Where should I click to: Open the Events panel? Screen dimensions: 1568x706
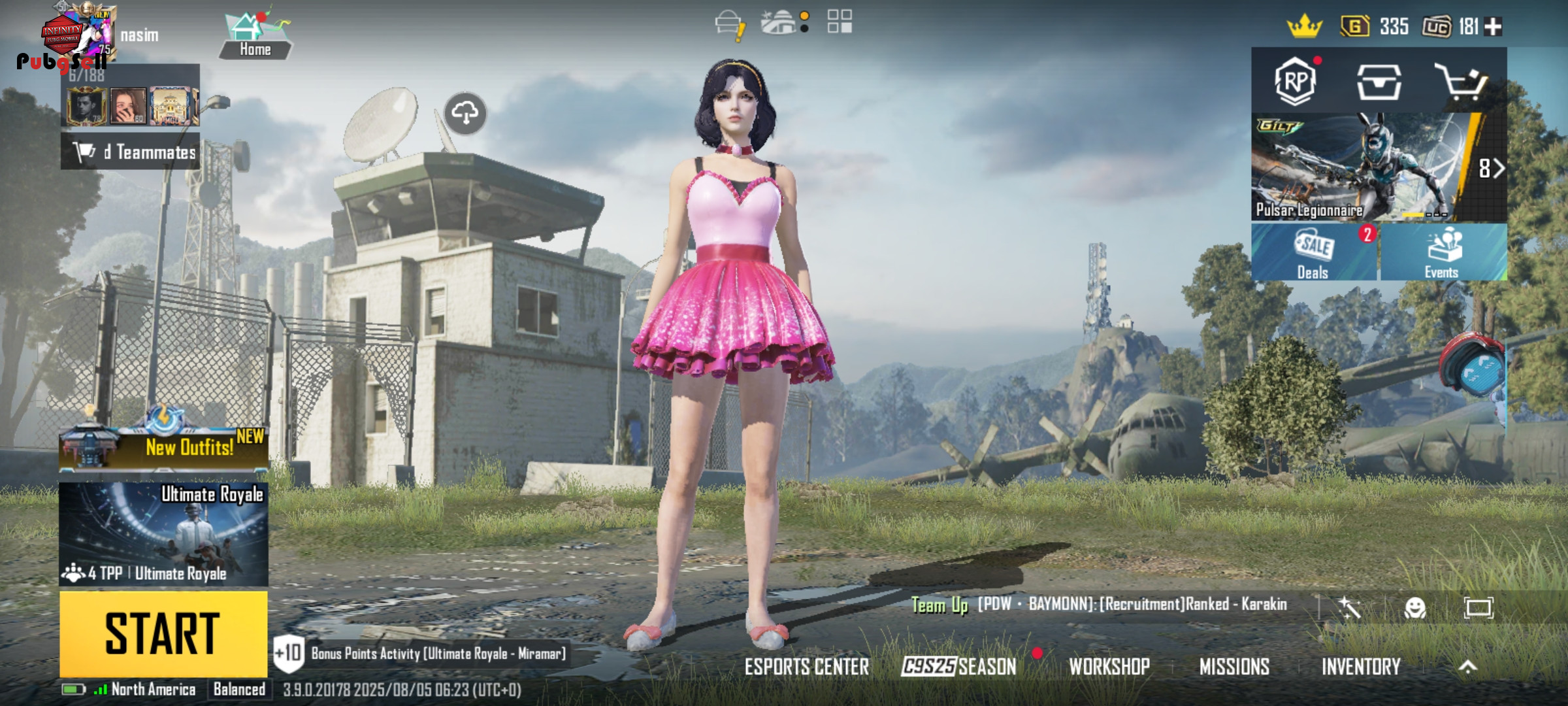tap(1443, 252)
